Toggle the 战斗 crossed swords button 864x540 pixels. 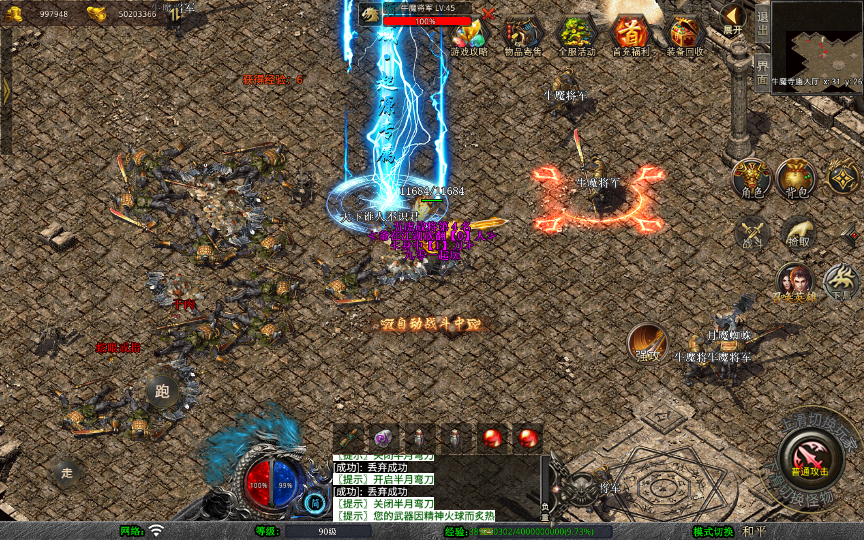(x=752, y=233)
